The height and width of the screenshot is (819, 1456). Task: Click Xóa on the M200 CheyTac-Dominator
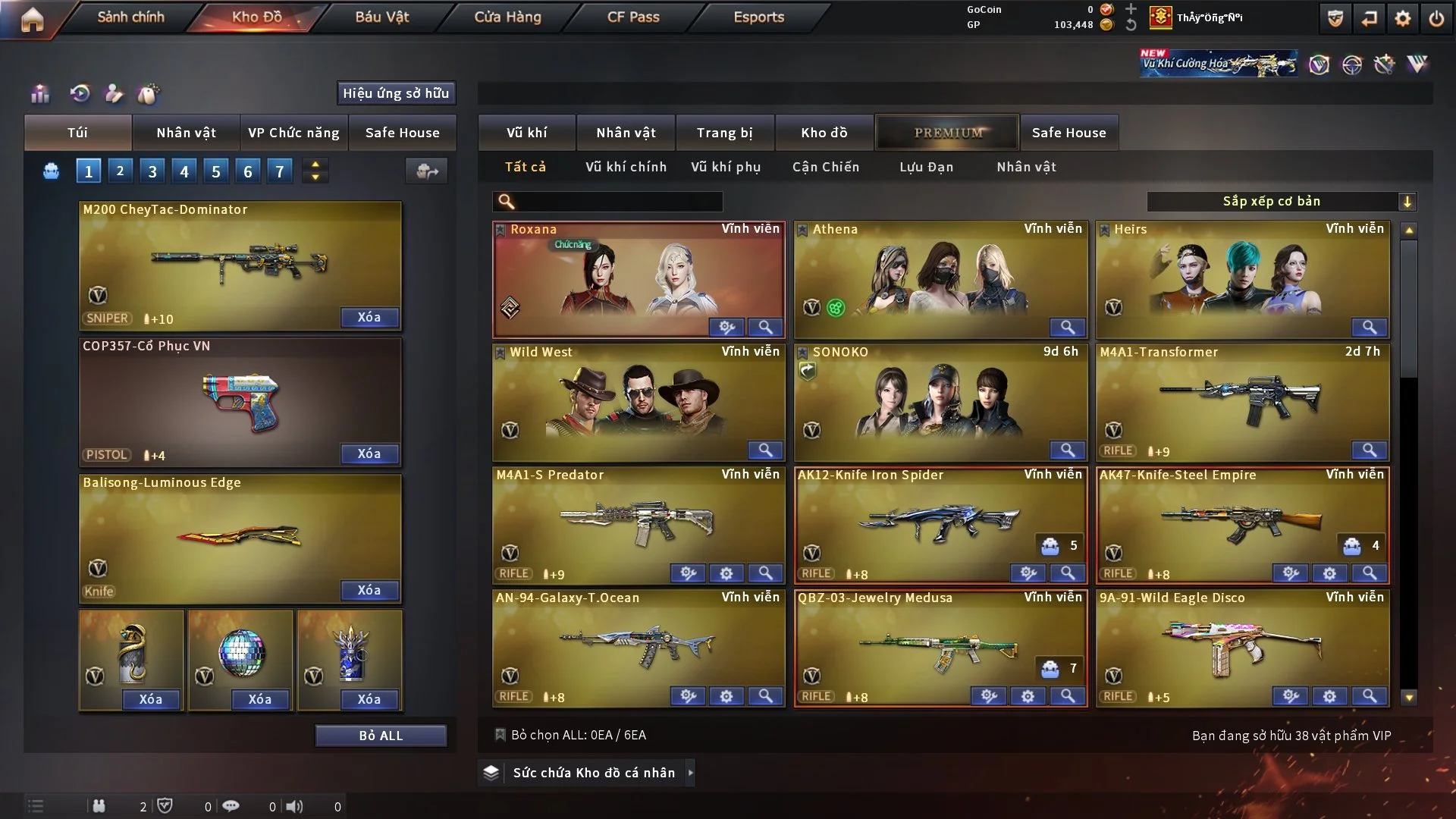pyautogui.click(x=369, y=317)
